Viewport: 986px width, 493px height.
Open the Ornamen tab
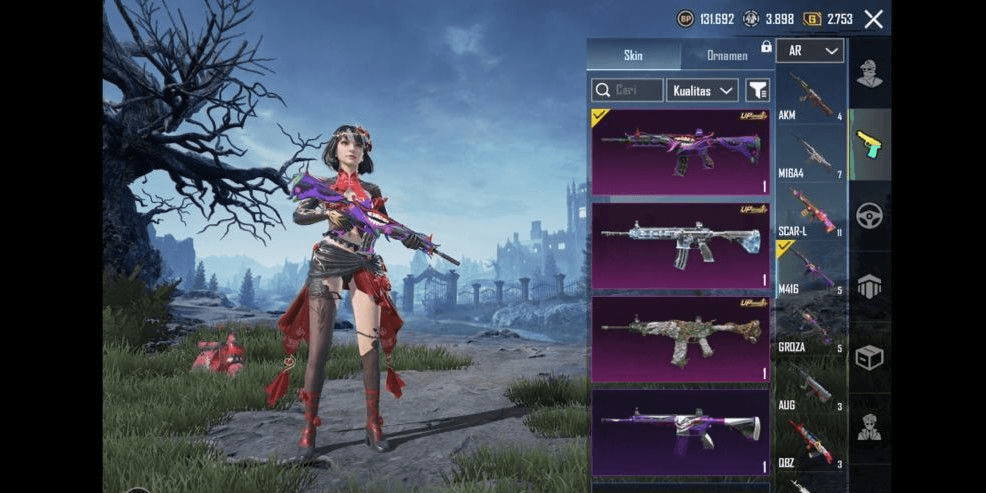[x=726, y=55]
